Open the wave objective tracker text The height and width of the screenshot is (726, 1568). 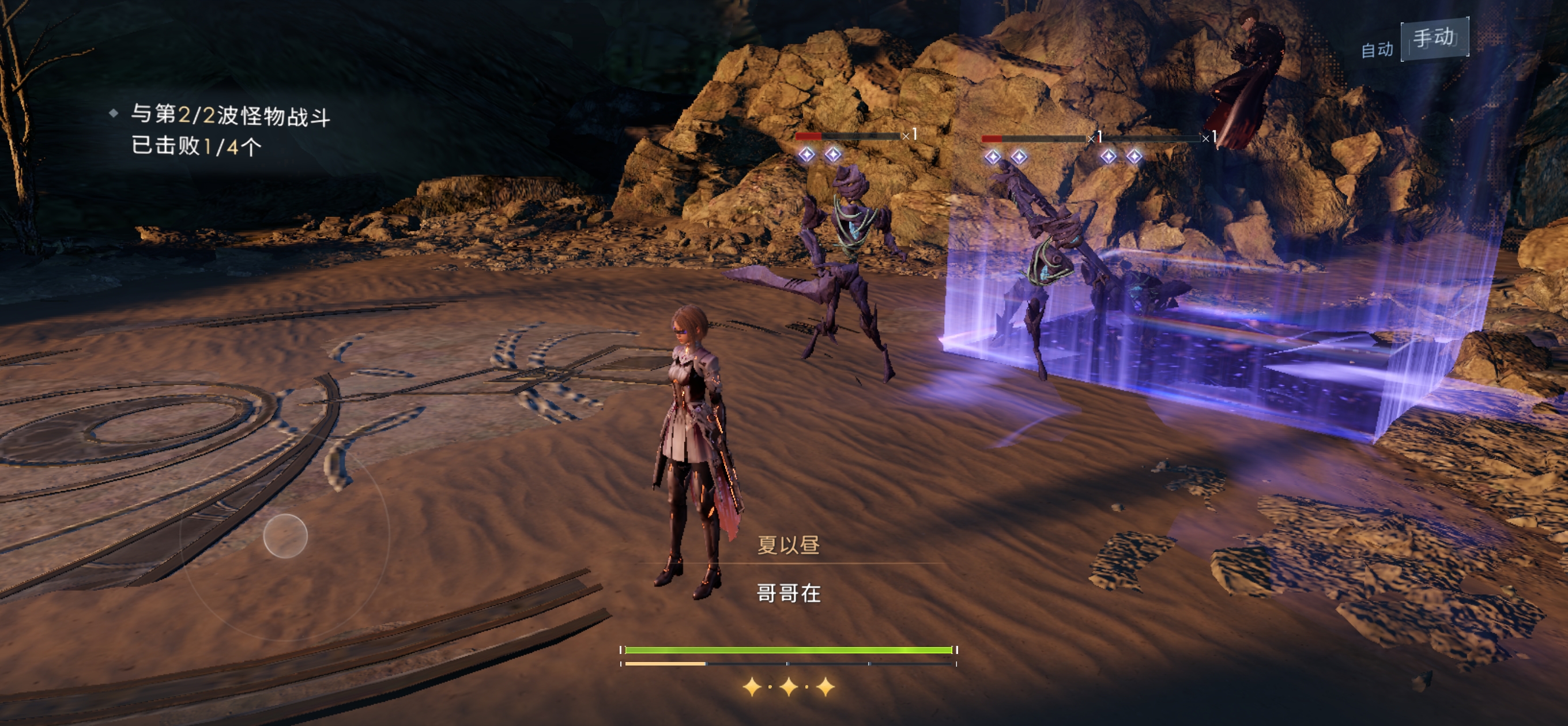tap(230, 130)
